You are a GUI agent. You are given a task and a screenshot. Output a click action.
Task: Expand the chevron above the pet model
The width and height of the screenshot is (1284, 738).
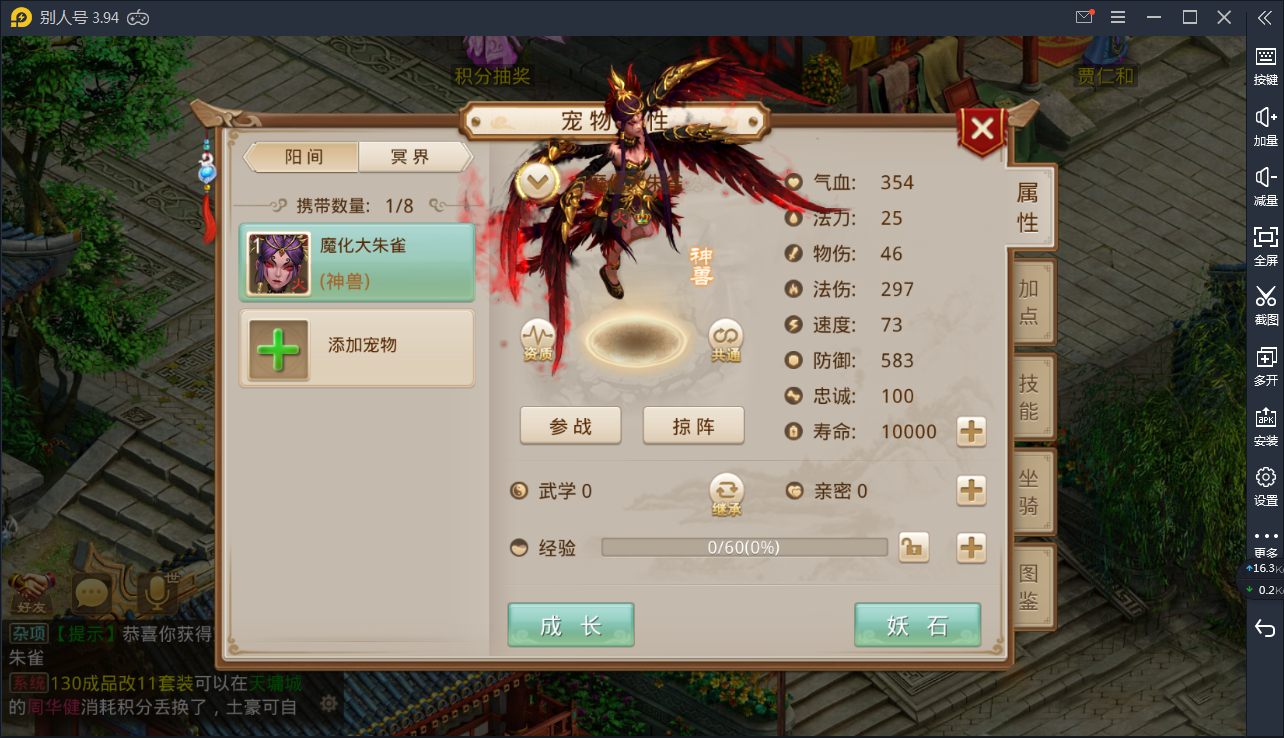[538, 181]
